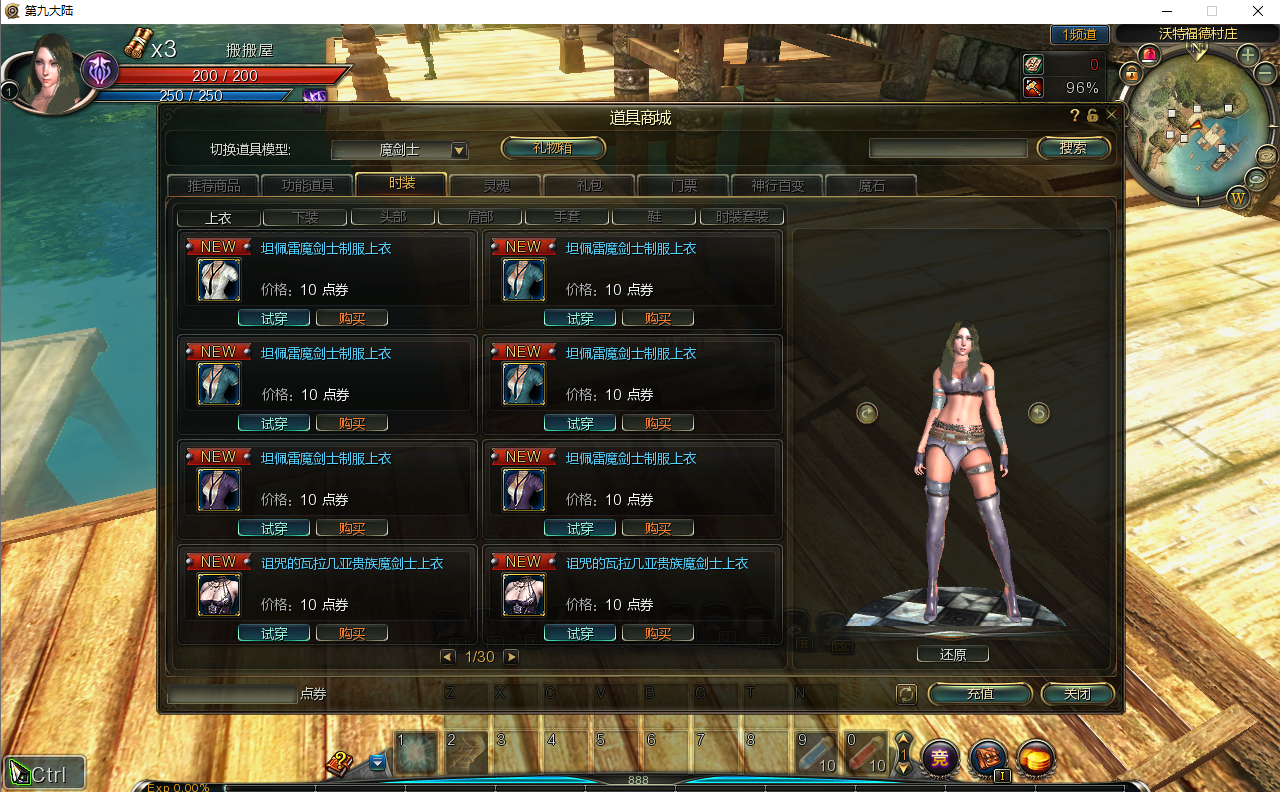
Task: Click the 搜索 search button
Action: (1073, 148)
